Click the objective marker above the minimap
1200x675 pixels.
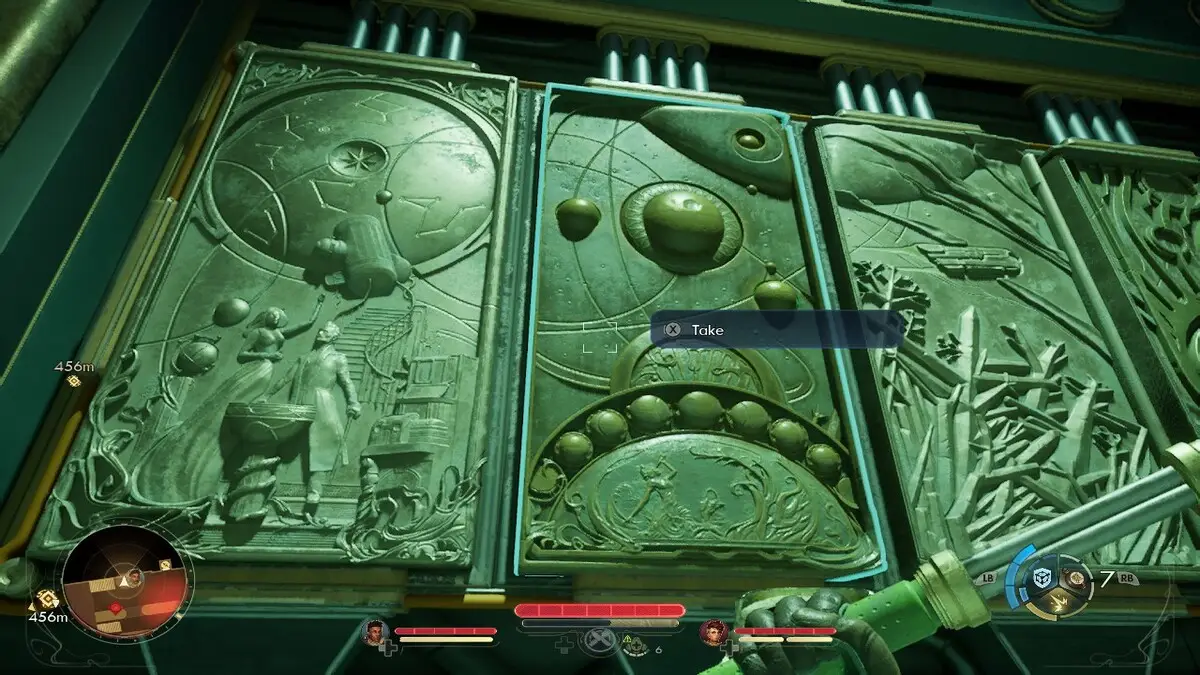[x=73, y=381]
